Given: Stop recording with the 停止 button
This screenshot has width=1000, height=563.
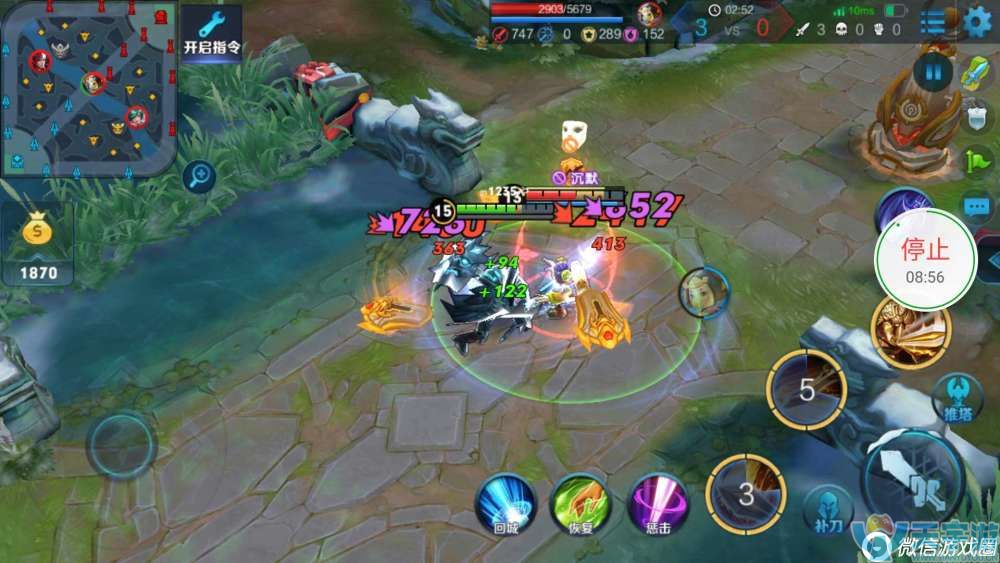Looking at the screenshot, I should (x=925, y=258).
